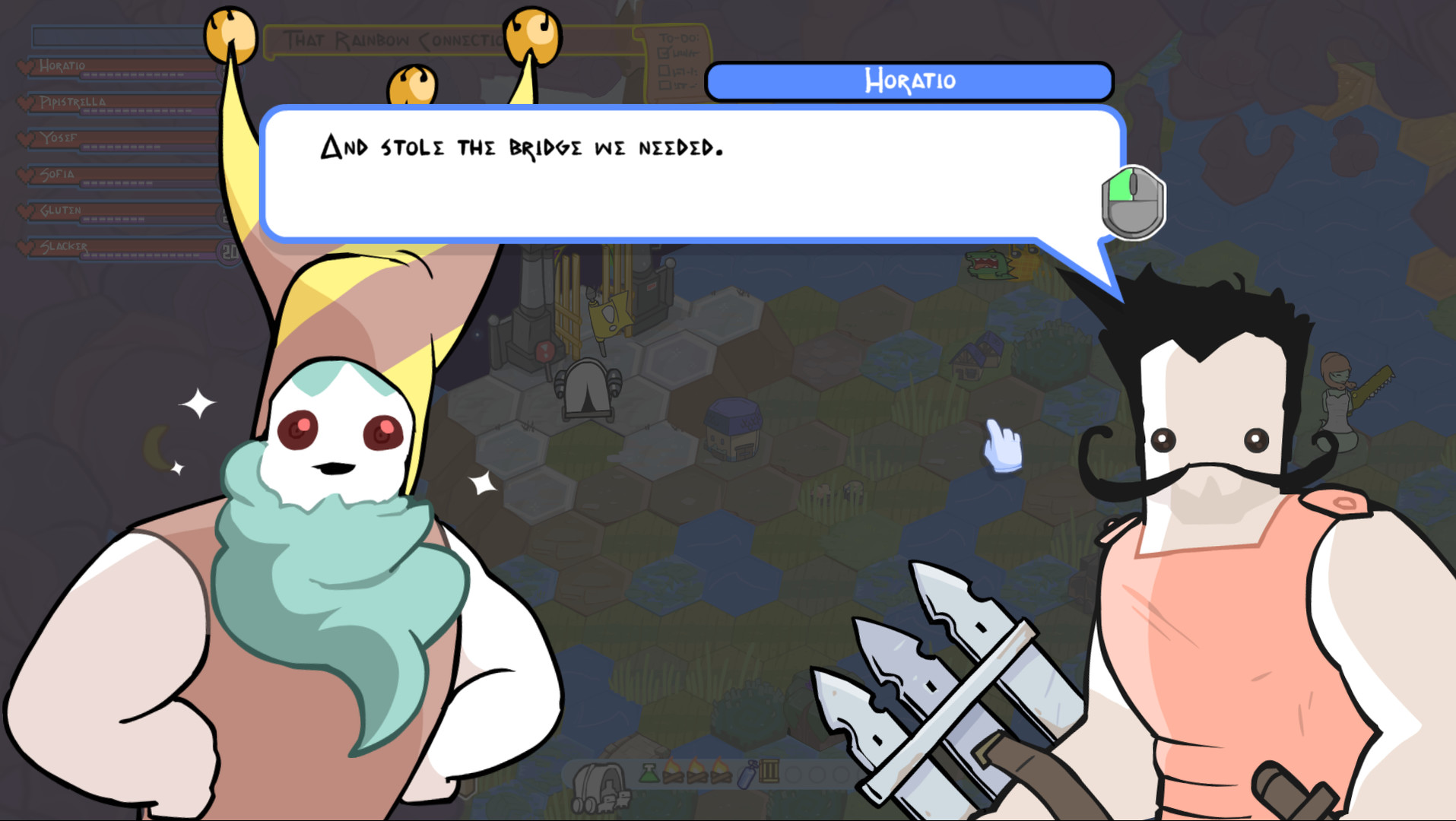
Task: Advance Horatio's dialogue in the speech bubble
Action: 692,171
